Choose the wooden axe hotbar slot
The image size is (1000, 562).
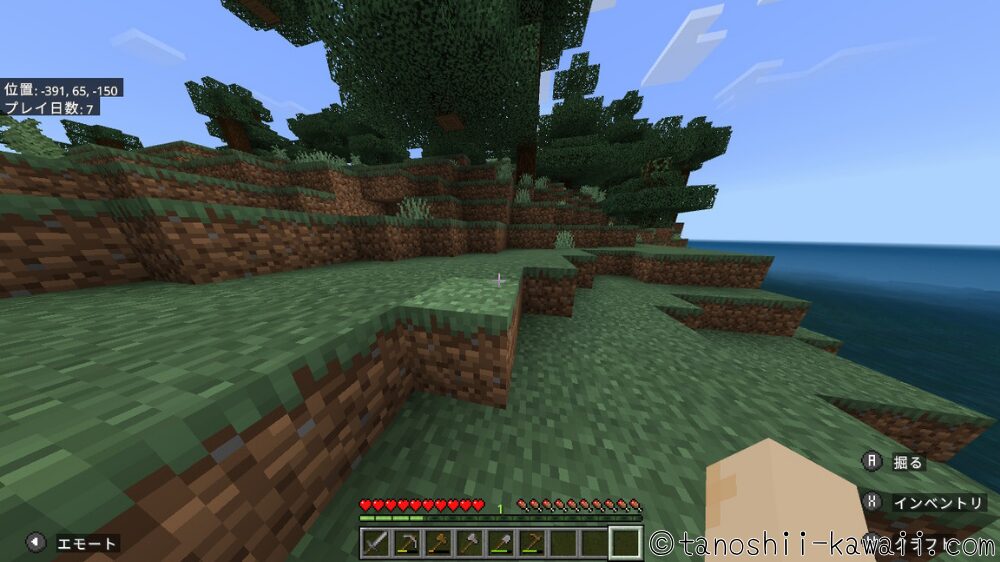coord(438,543)
